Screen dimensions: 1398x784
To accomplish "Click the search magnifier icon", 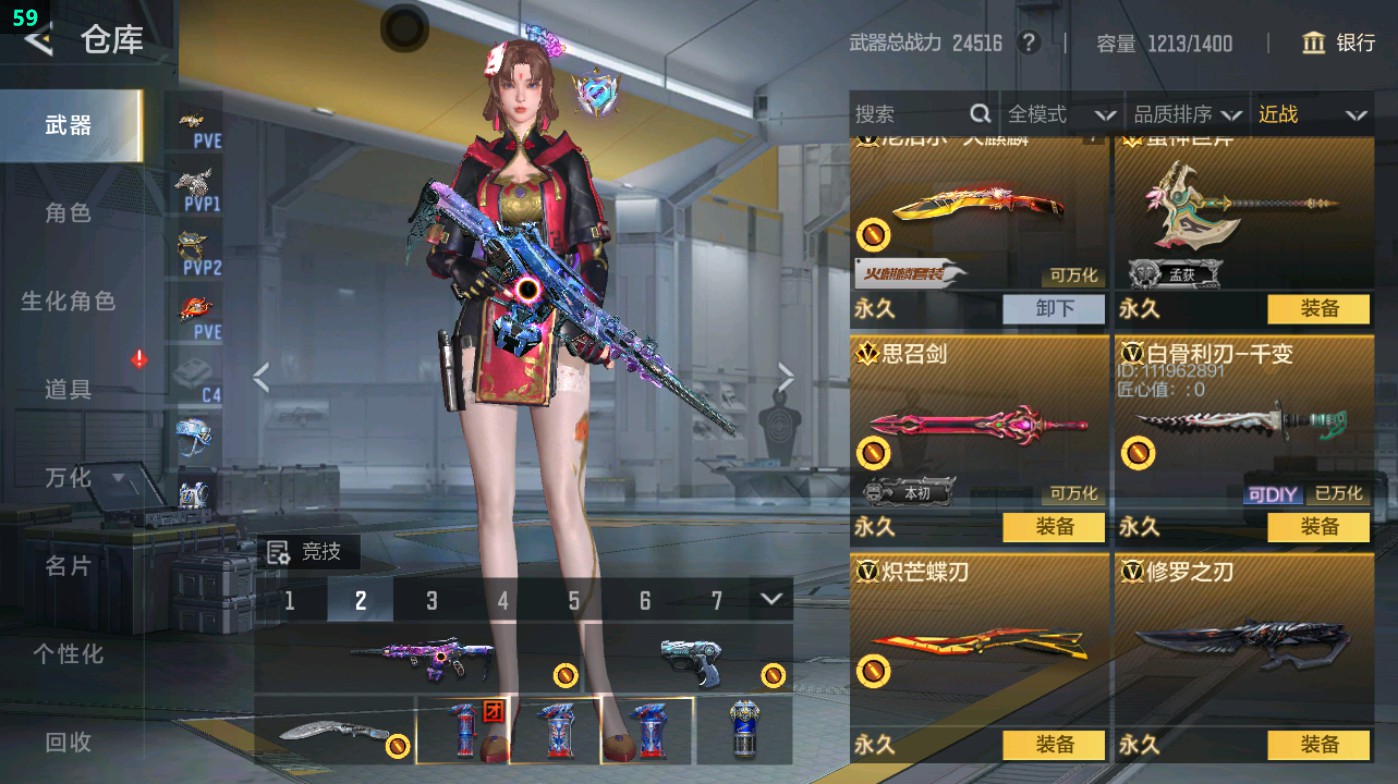I will [x=978, y=114].
